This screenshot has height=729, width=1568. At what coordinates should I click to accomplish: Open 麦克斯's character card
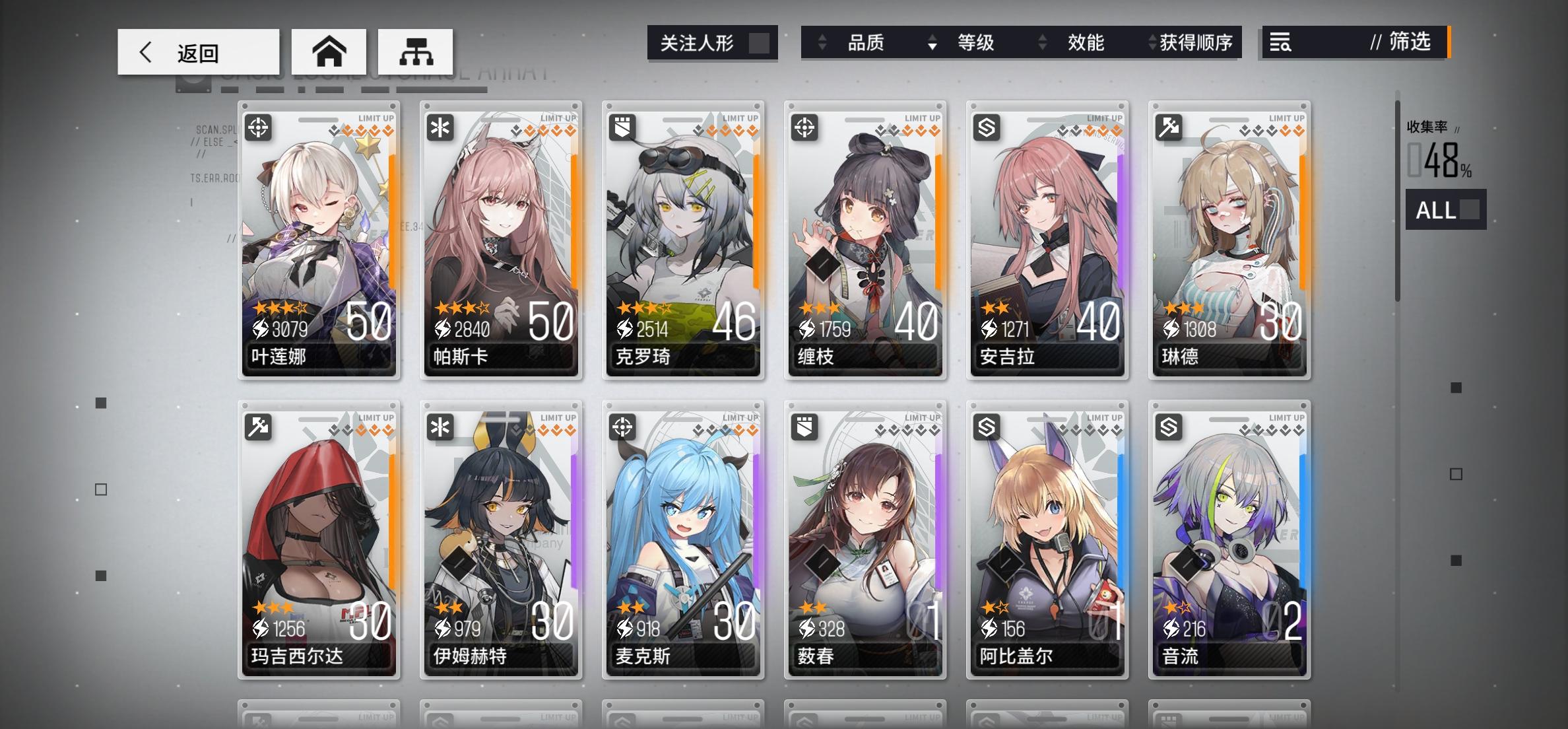click(x=682, y=541)
